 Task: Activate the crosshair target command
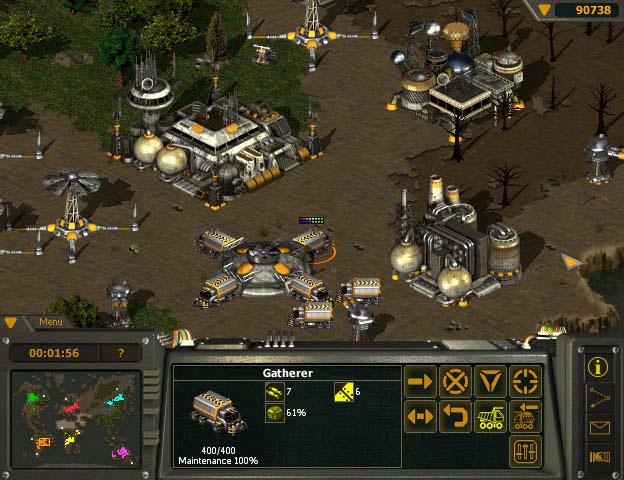pos(525,382)
